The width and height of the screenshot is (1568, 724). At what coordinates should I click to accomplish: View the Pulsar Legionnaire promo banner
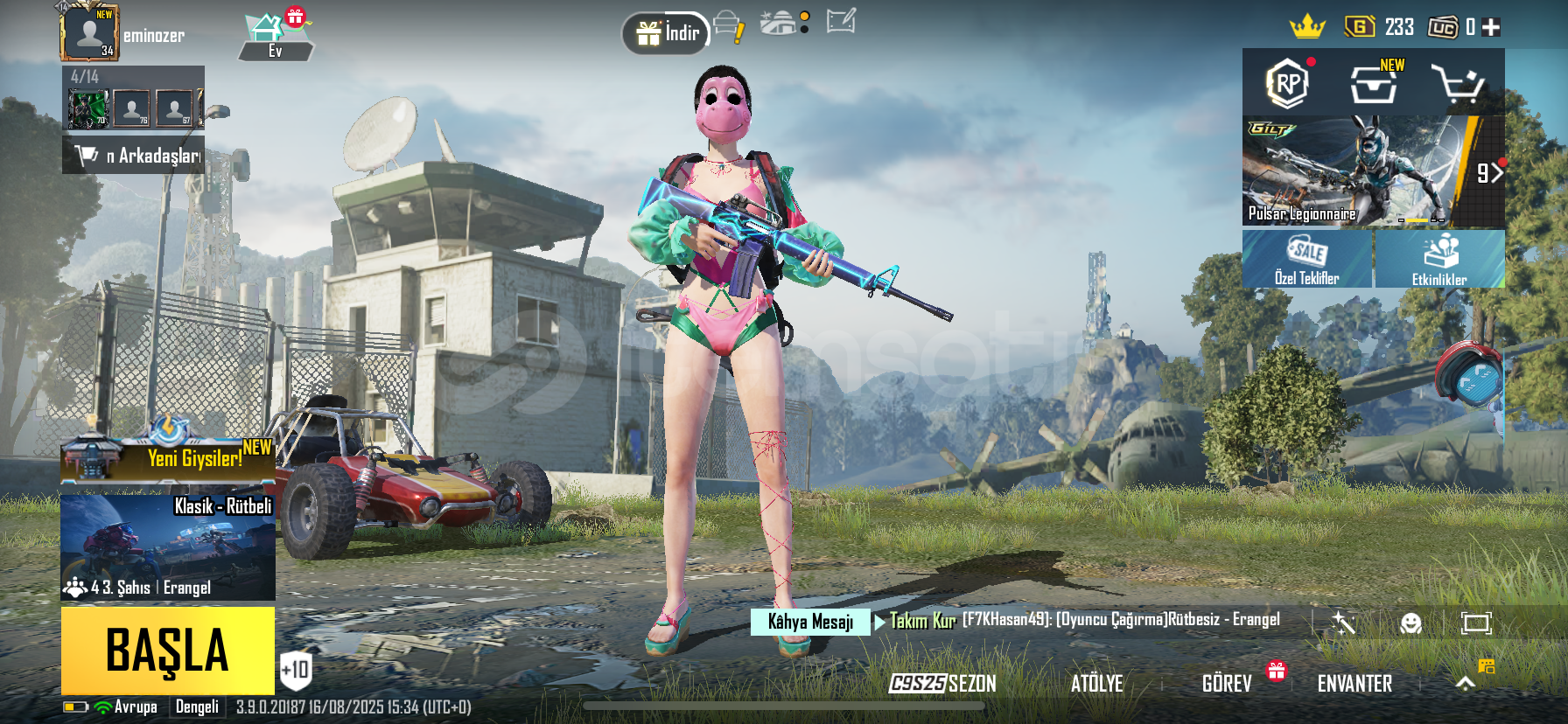pyautogui.click(x=1372, y=172)
